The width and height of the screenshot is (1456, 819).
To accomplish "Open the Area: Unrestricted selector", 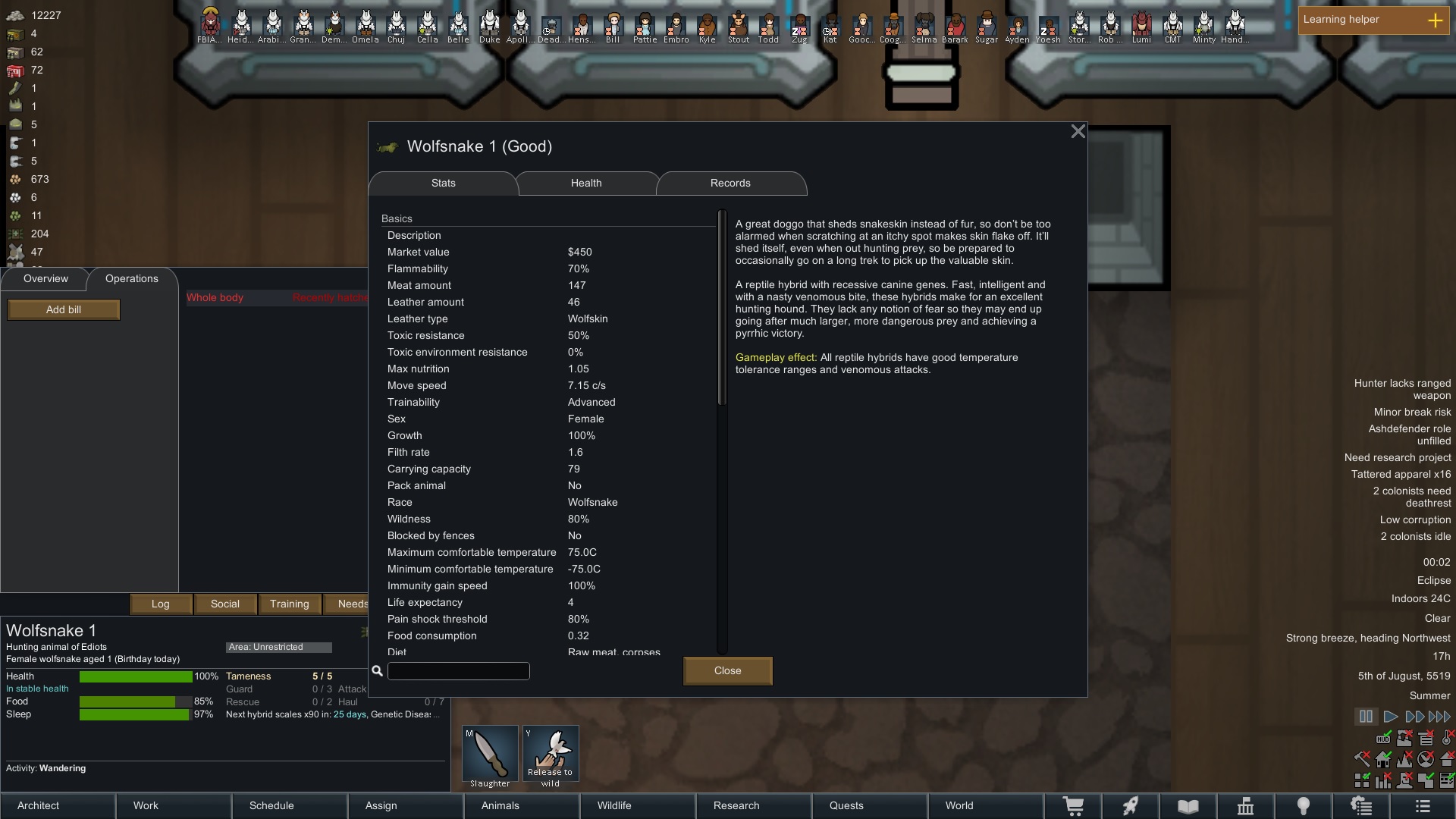I will tap(278, 647).
